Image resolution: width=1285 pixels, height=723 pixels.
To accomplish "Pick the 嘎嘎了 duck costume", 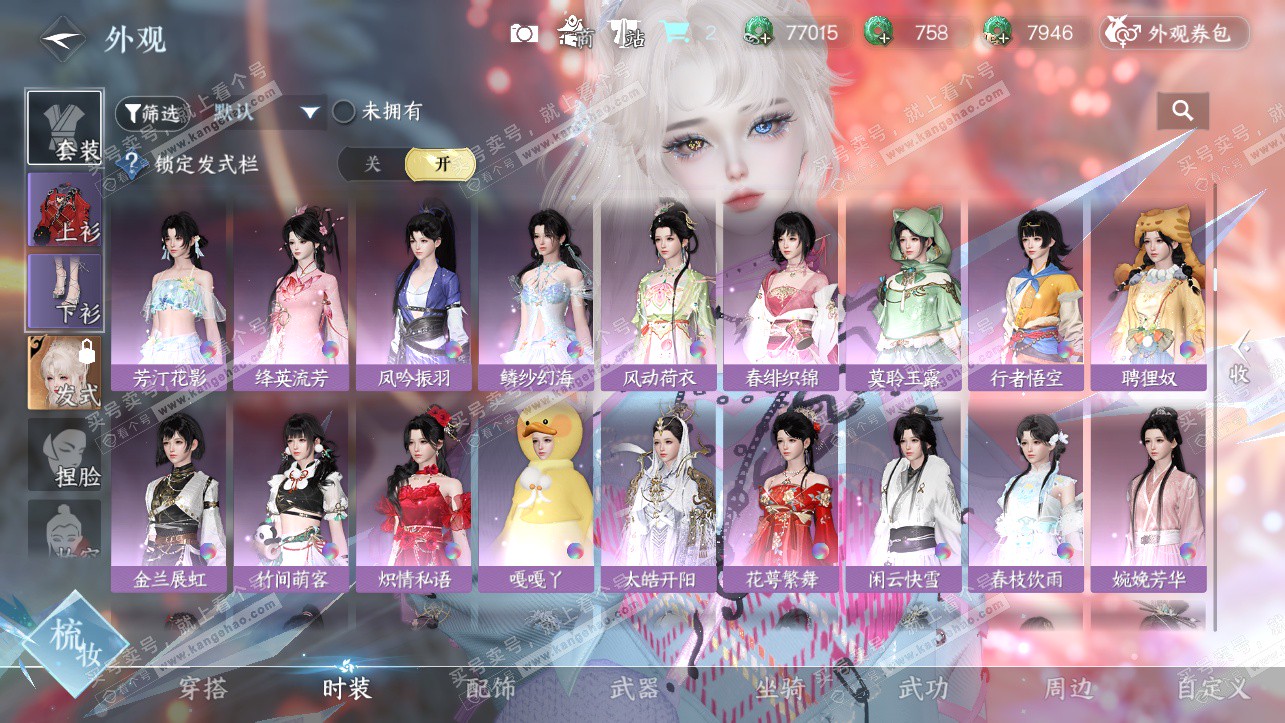I will click(538, 497).
